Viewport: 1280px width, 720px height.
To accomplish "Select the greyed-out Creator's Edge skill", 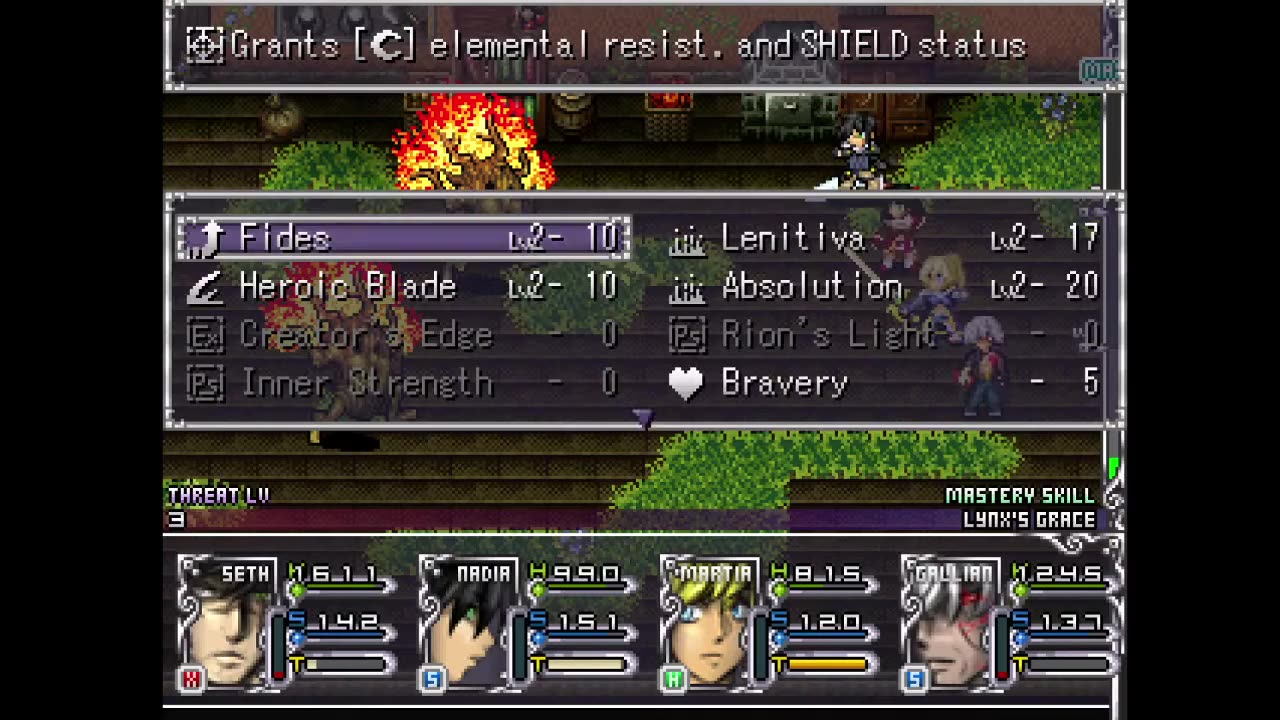I will (403, 335).
